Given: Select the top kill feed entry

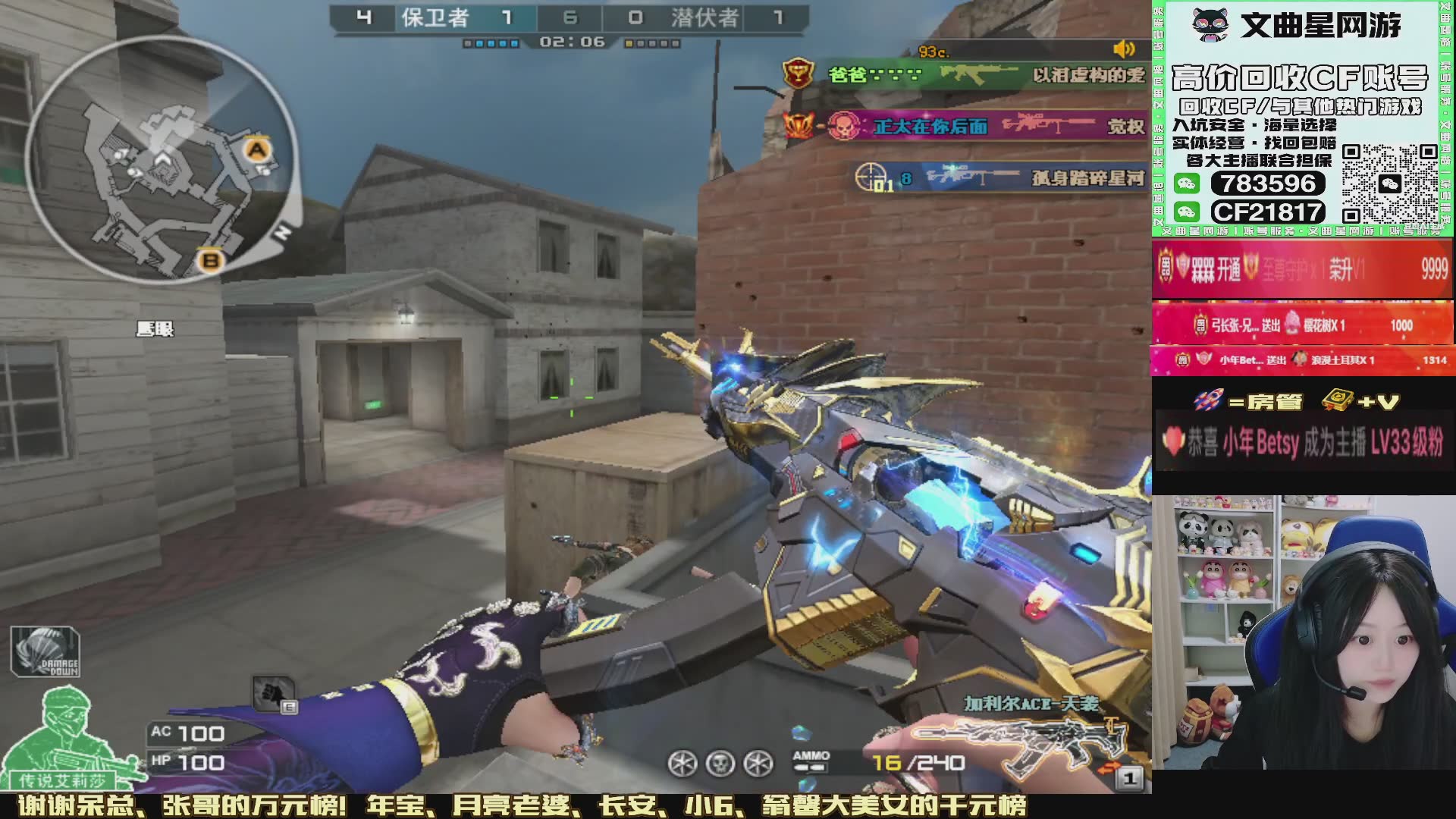Looking at the screenshot, I should [965, 74].
